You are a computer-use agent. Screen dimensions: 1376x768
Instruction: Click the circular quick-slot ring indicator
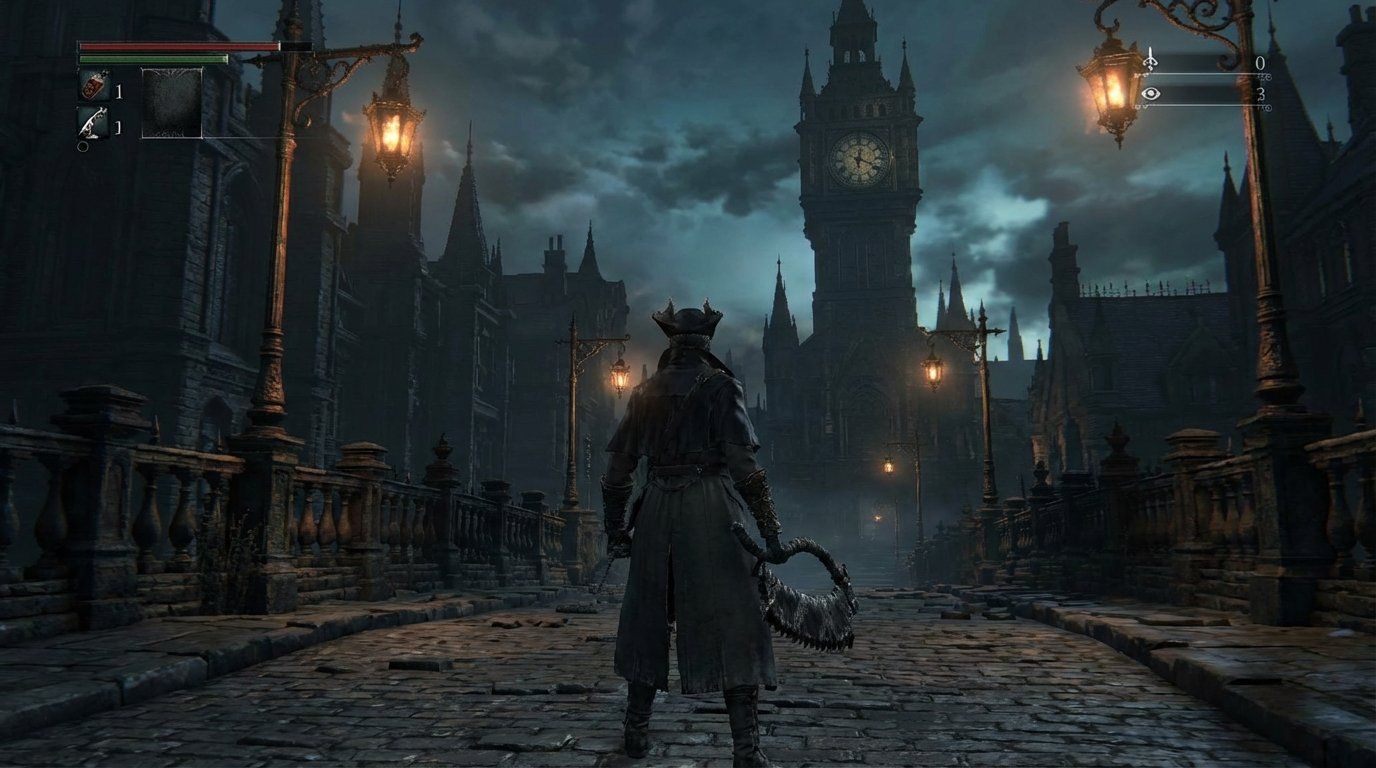83,147
